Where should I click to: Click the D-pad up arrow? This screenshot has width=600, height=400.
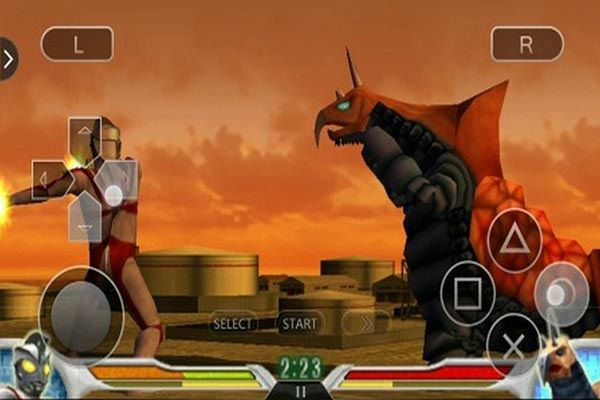pos(85,134)
